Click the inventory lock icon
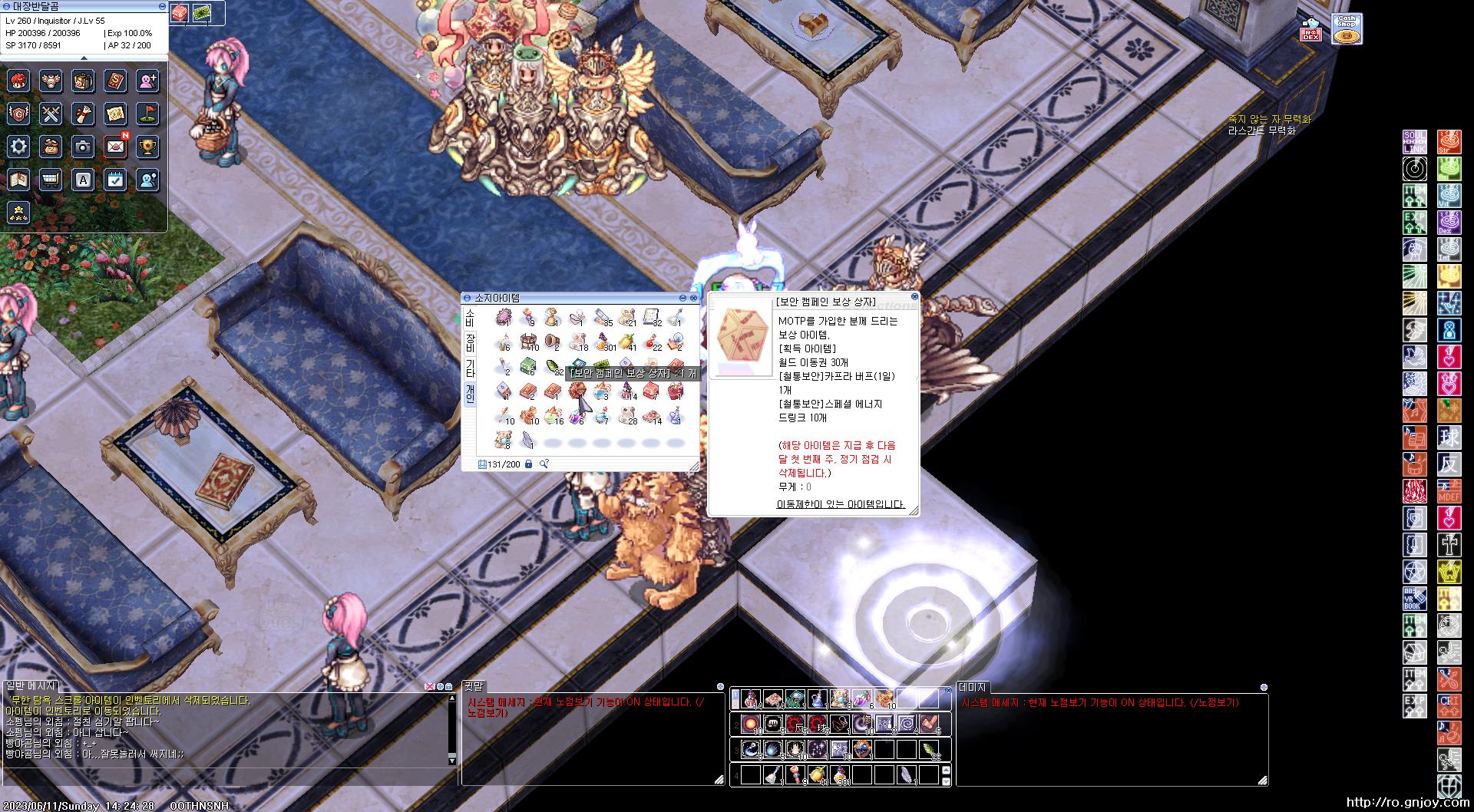This screenshot has width=1474, height=812. 528,464
